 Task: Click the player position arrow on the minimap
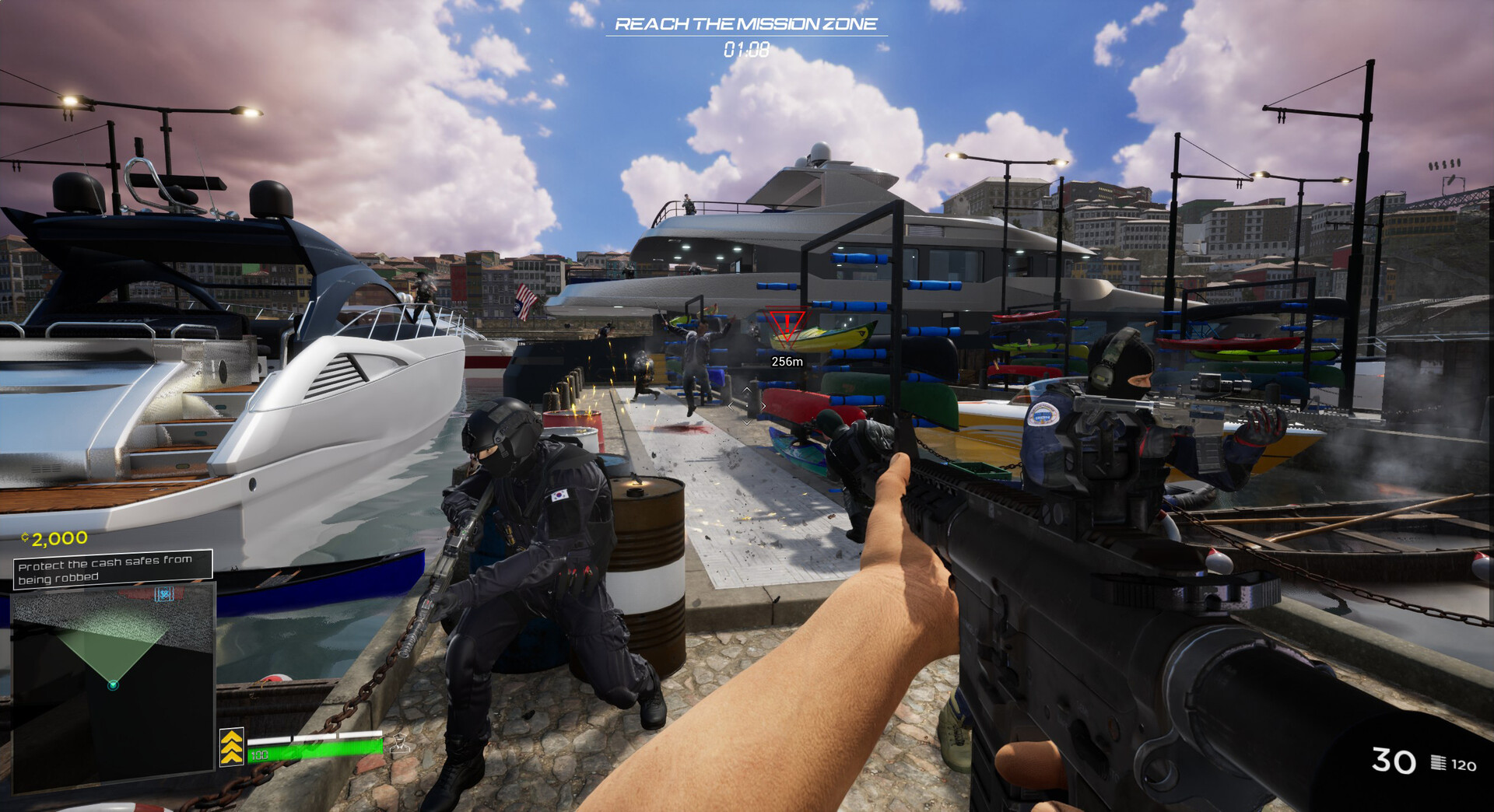click(x=112, y=686)
